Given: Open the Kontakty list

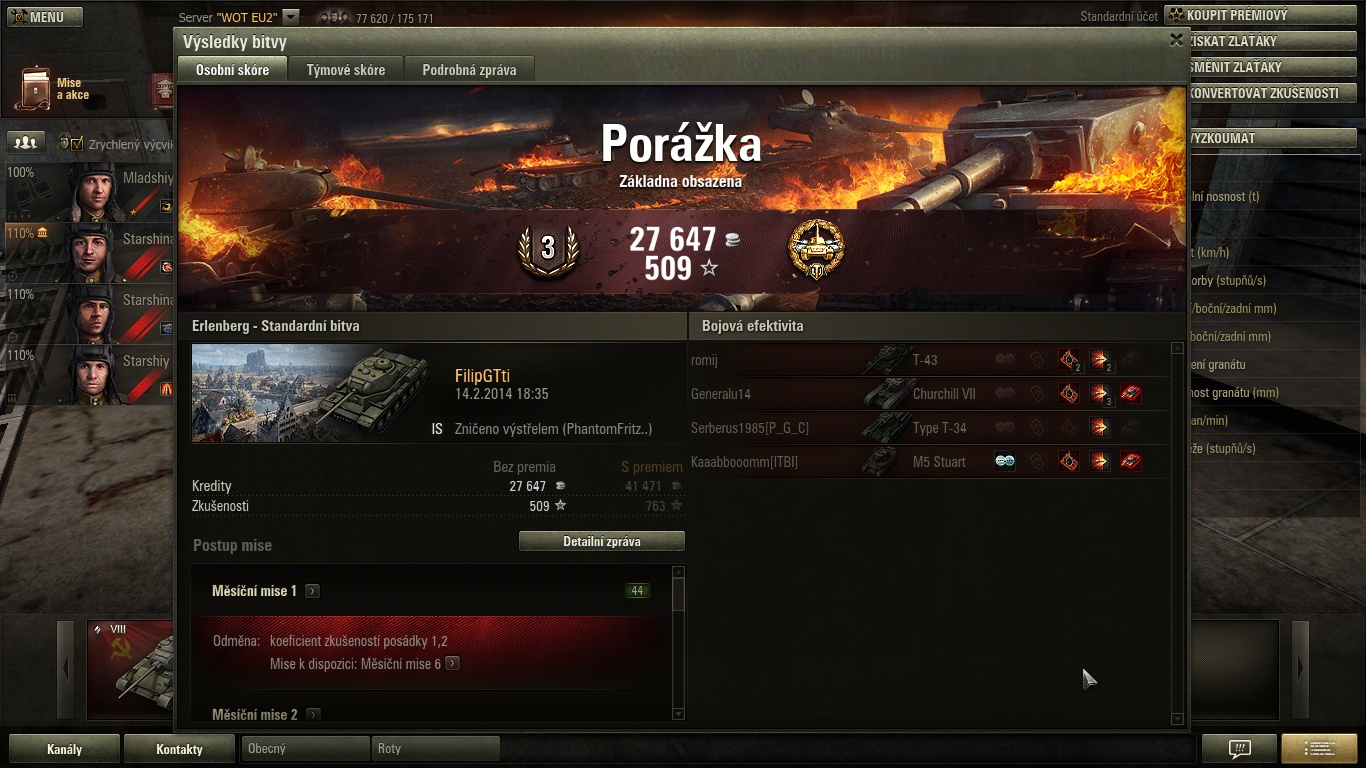Looking at the screenshot, I should coord(179,749).
